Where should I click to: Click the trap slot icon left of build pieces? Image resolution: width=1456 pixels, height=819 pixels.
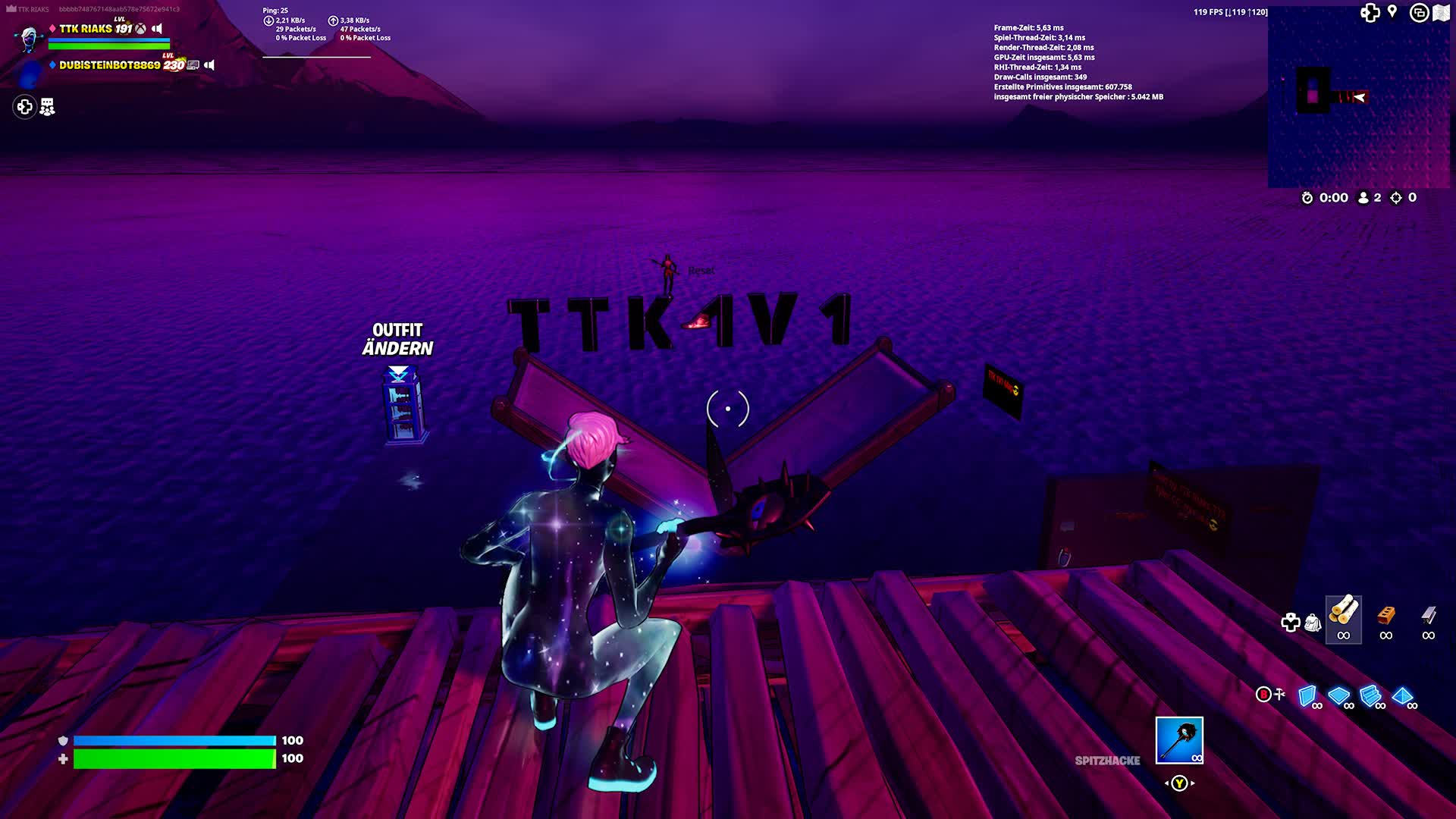click(x=1279, y=694)
